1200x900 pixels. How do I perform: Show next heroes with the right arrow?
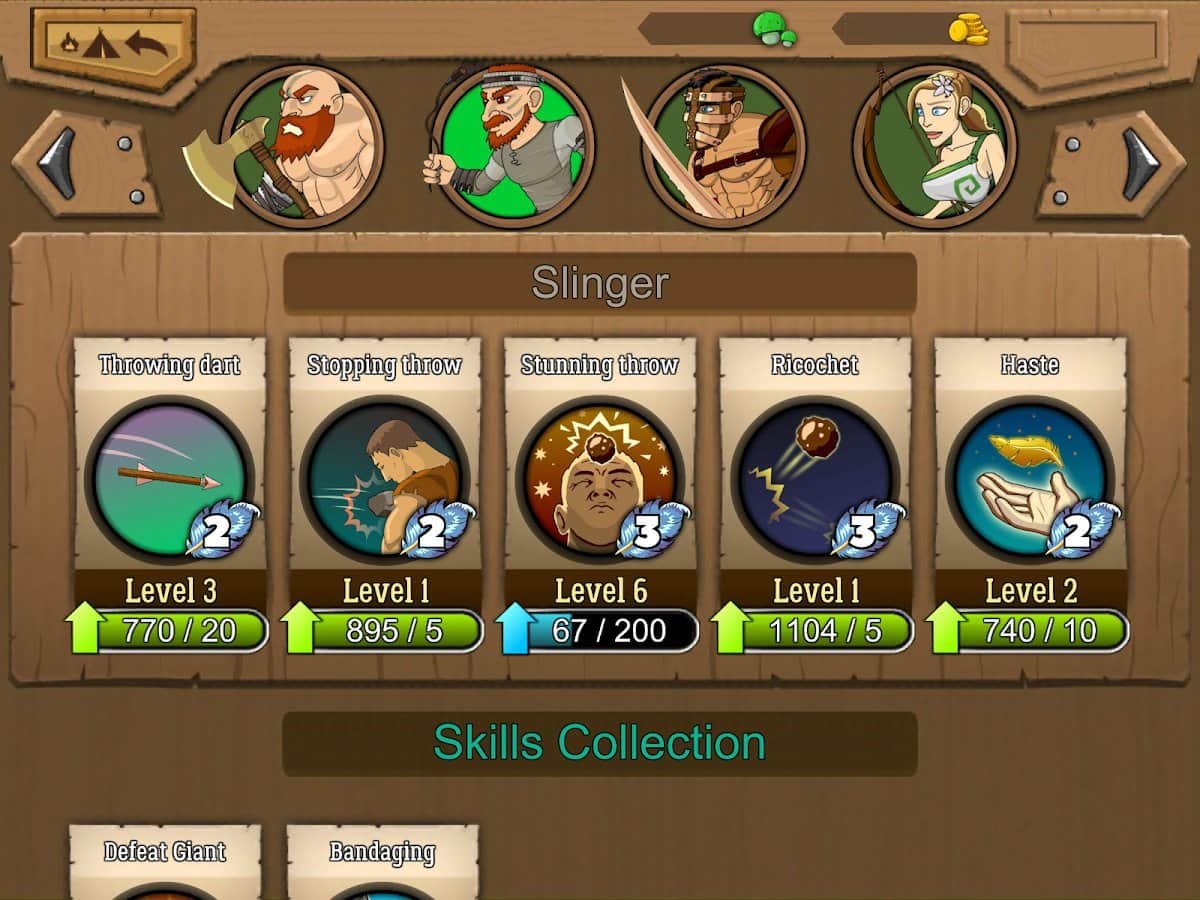coord(1115,163)
